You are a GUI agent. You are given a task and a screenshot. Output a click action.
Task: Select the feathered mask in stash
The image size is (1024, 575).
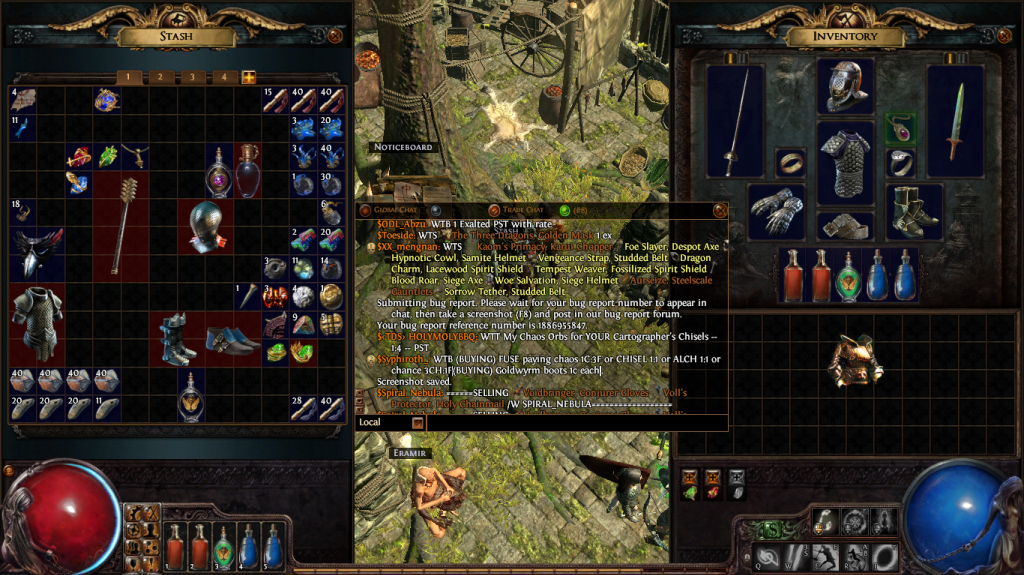37,253
